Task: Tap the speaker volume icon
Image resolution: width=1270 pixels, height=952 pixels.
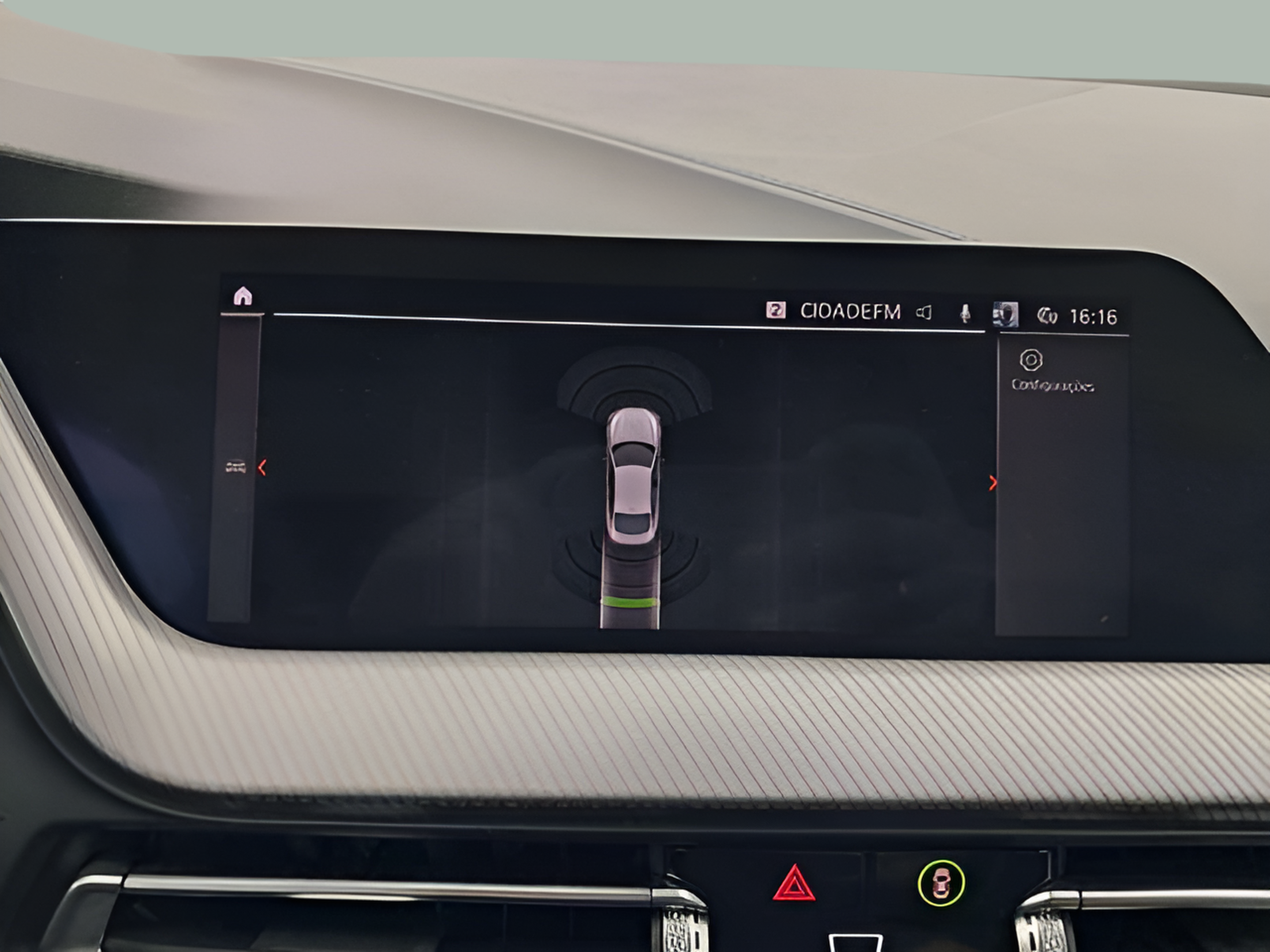Action: coord(924,313)
